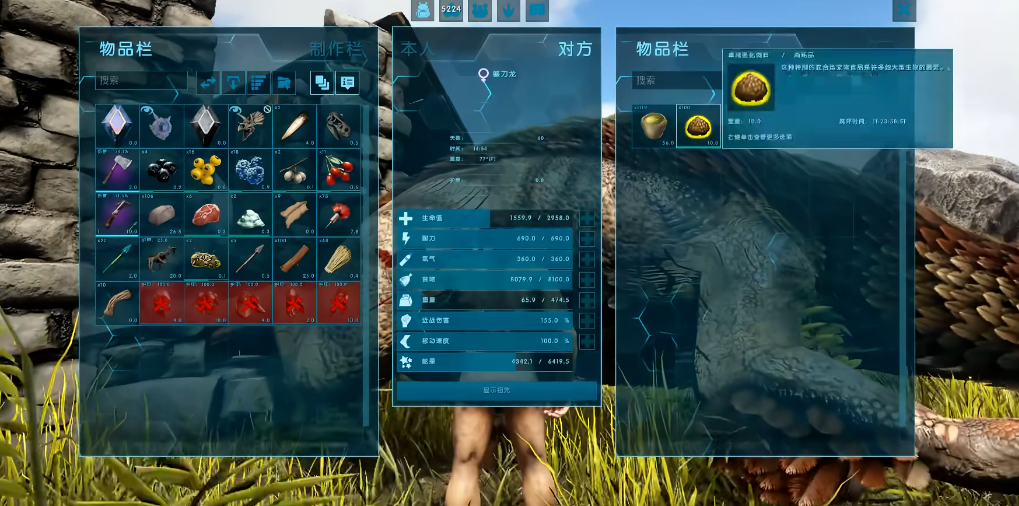Switch to the 制作栏 crafting tab
1019x506 pixels.
335,49
